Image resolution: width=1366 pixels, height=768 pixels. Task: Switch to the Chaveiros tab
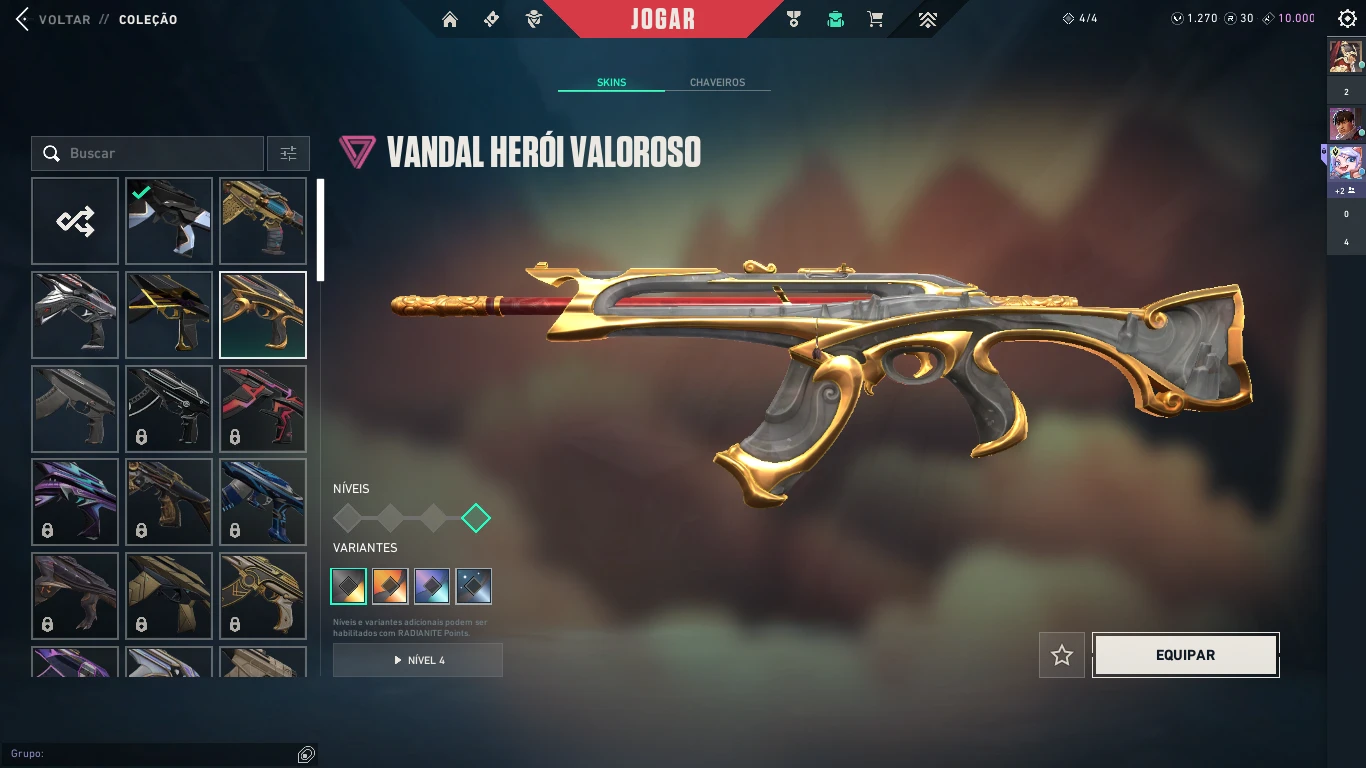coord(717,82)
